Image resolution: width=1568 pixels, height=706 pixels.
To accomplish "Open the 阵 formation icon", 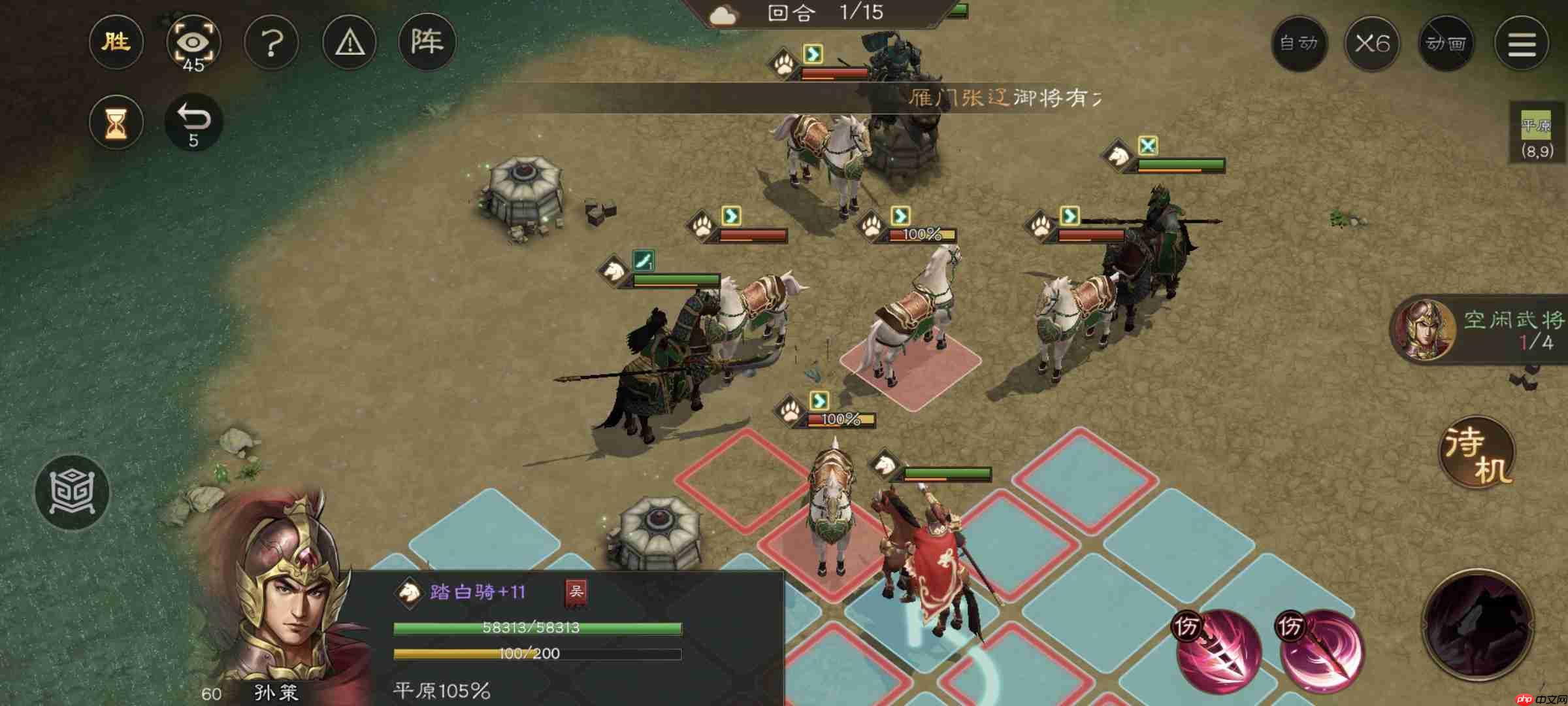I will pyautogui.click(x=427, y=42).
